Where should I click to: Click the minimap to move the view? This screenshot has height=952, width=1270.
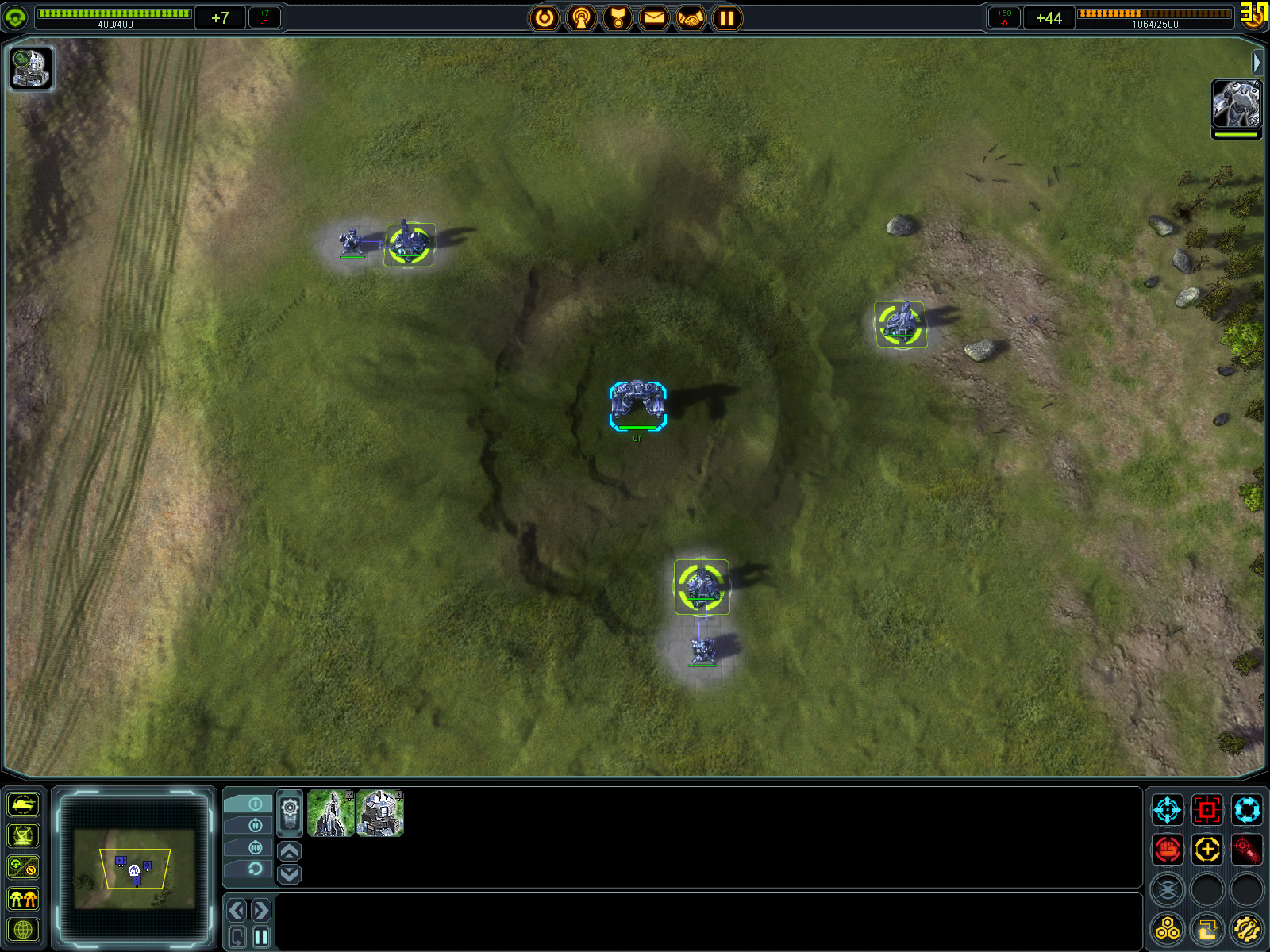tap(134, 869)
